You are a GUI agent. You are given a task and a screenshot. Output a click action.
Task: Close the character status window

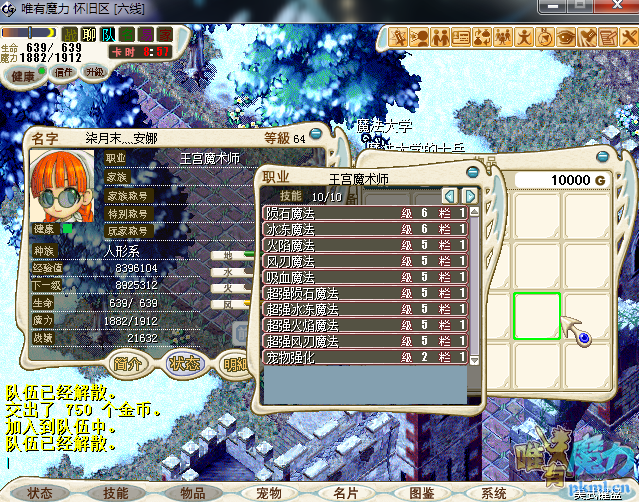coord(317,133)
